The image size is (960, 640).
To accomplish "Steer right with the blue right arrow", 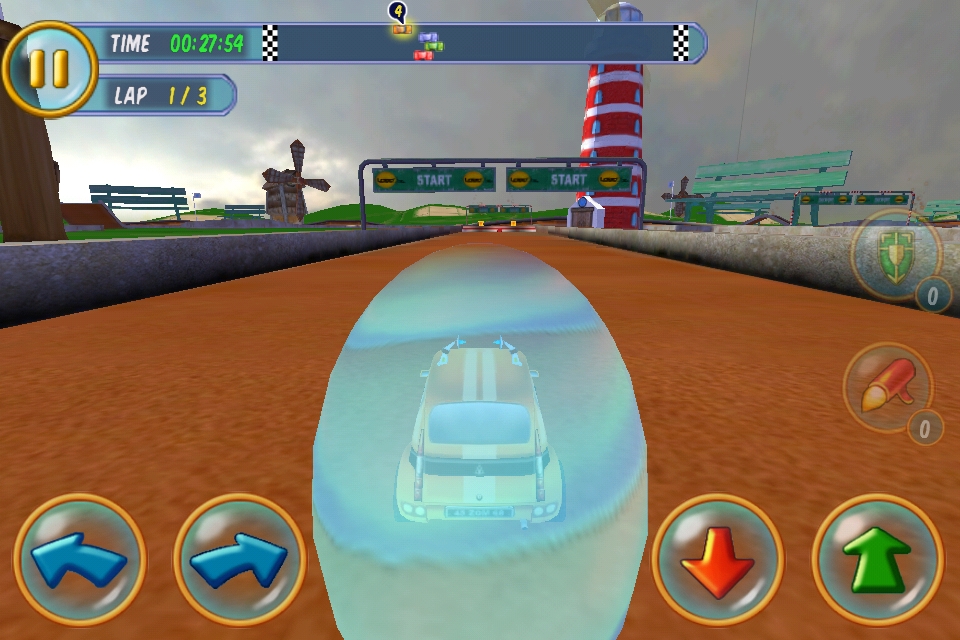I will click(239, 560).
